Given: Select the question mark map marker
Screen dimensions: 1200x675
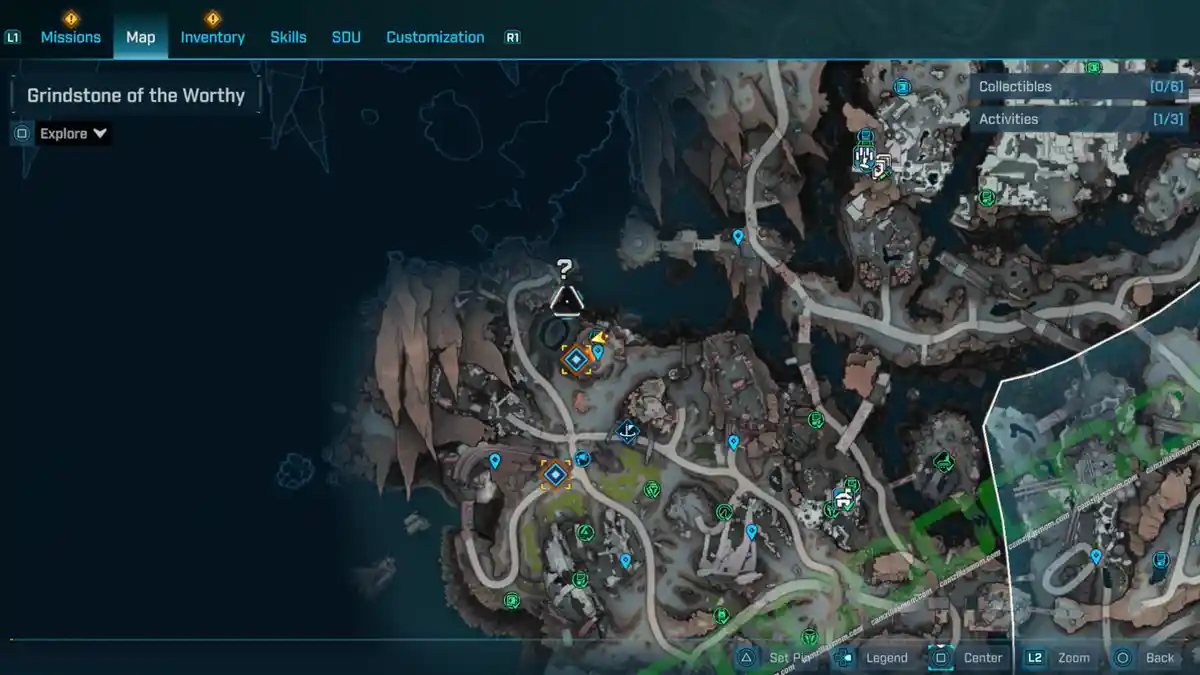Looking at the screenshot, I should pos(565,268).
